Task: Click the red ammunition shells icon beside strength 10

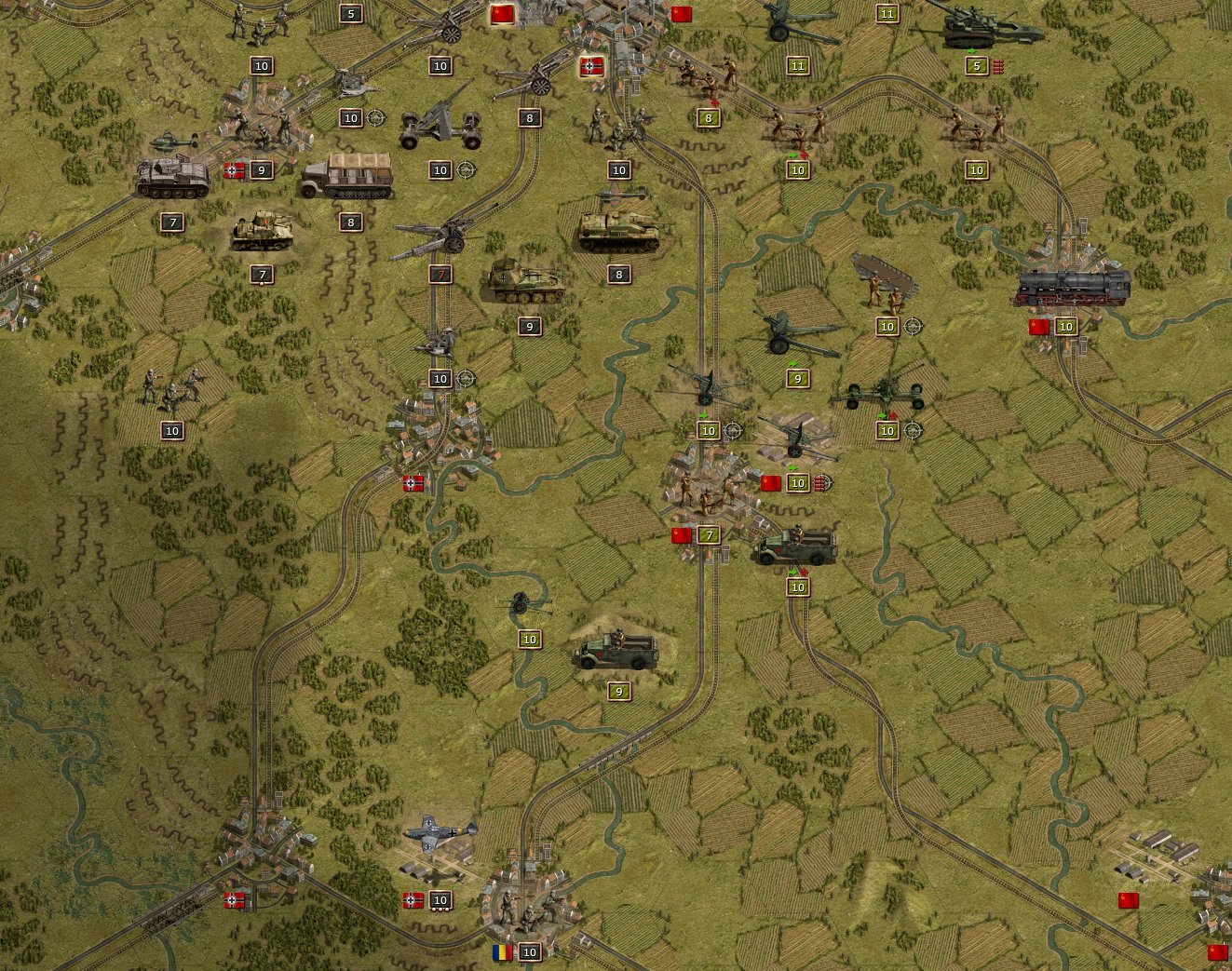Action: [x=818, y=482]
